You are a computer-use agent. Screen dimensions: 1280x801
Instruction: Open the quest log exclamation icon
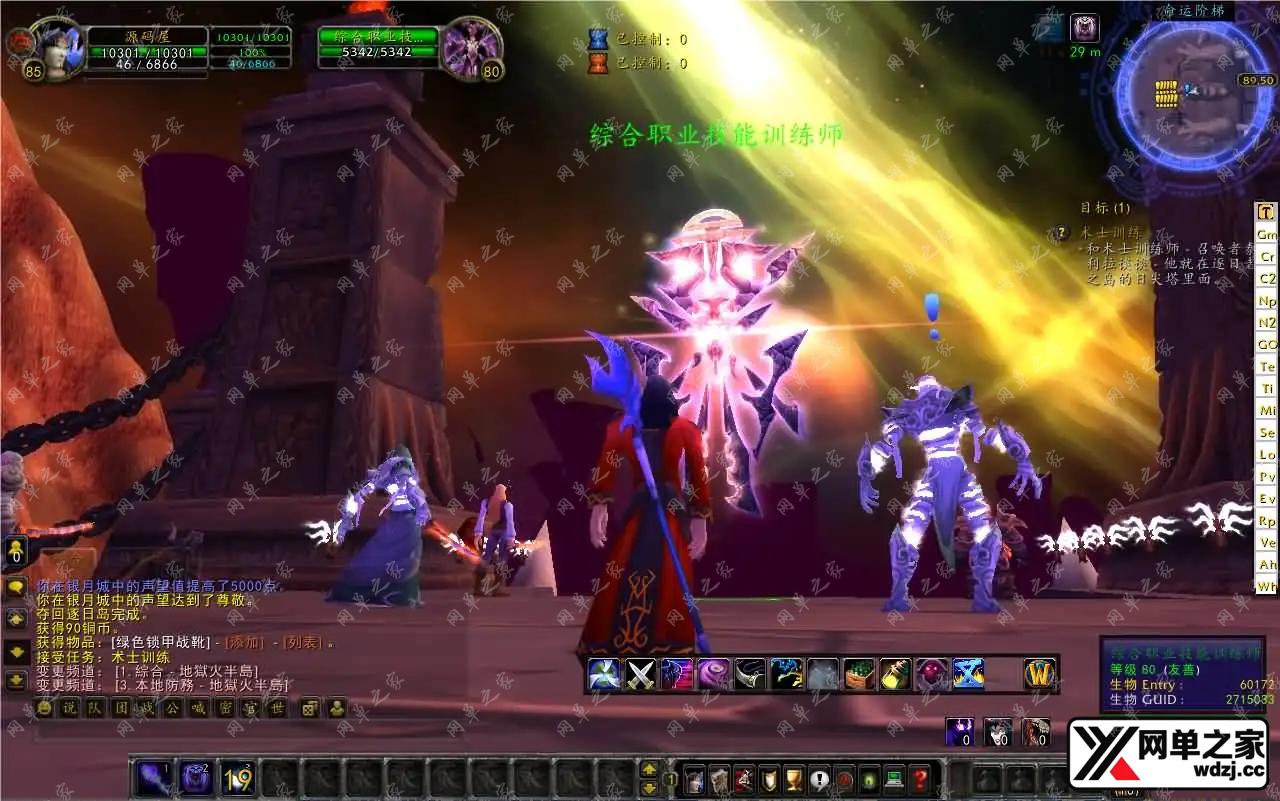(x=820, y=779)
